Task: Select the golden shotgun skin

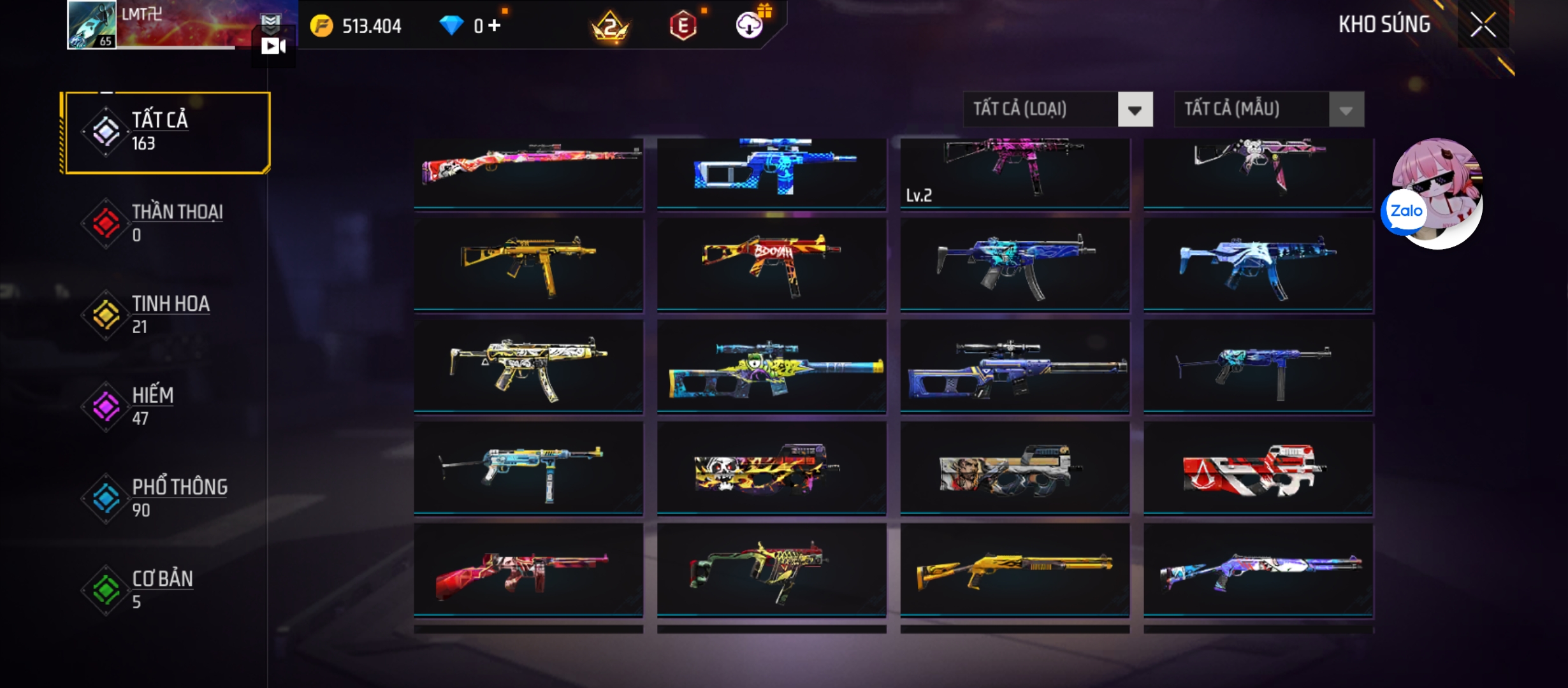Action: click(x=1015, y=570)
